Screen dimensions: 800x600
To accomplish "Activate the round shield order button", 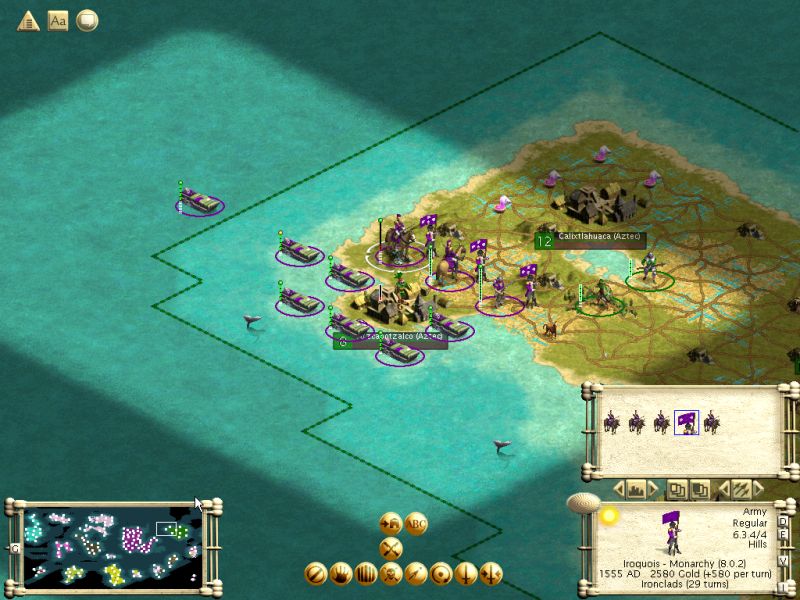I will 441,574.
